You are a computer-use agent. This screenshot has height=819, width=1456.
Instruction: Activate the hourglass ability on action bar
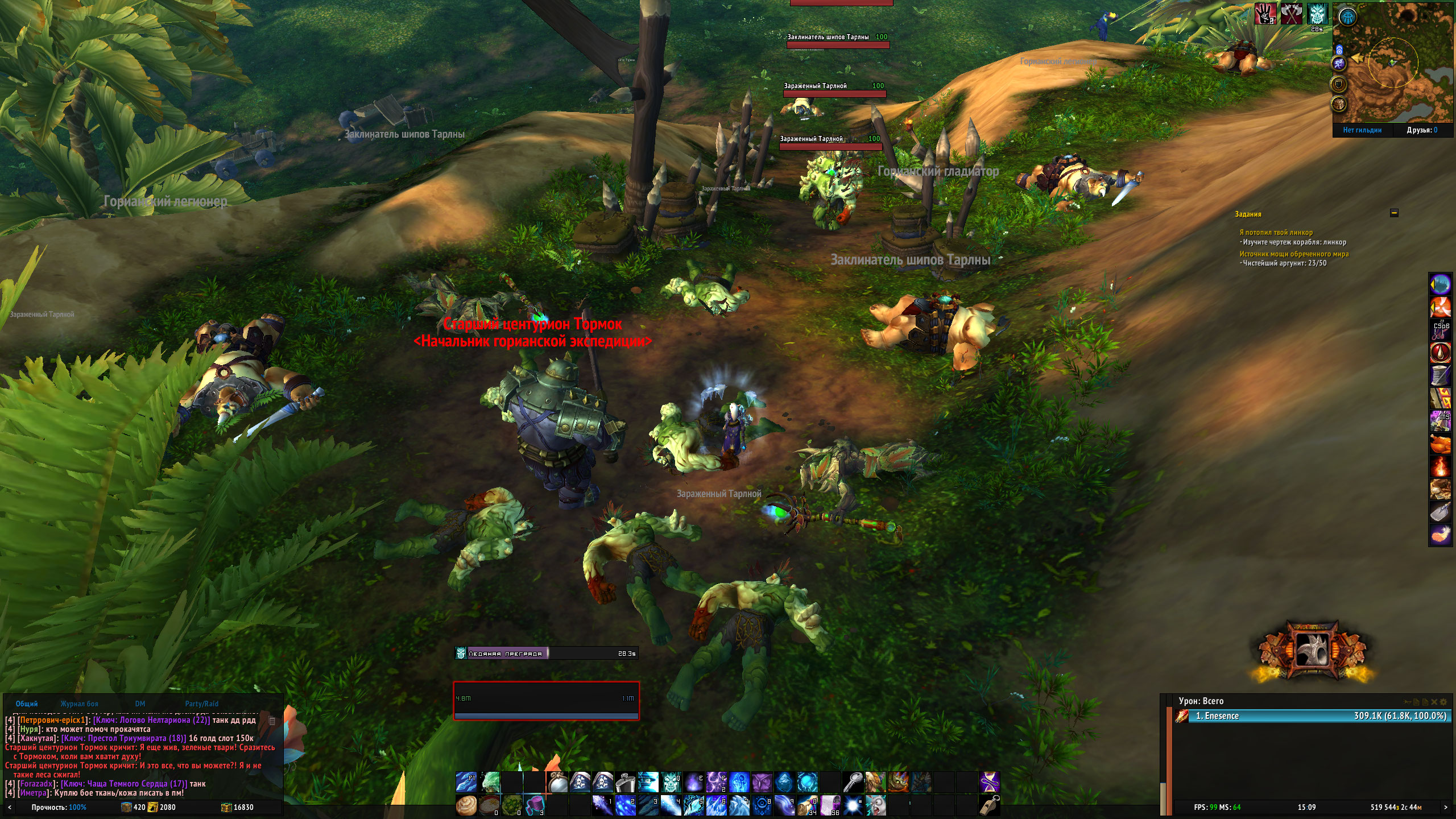[x=989, y=783]
